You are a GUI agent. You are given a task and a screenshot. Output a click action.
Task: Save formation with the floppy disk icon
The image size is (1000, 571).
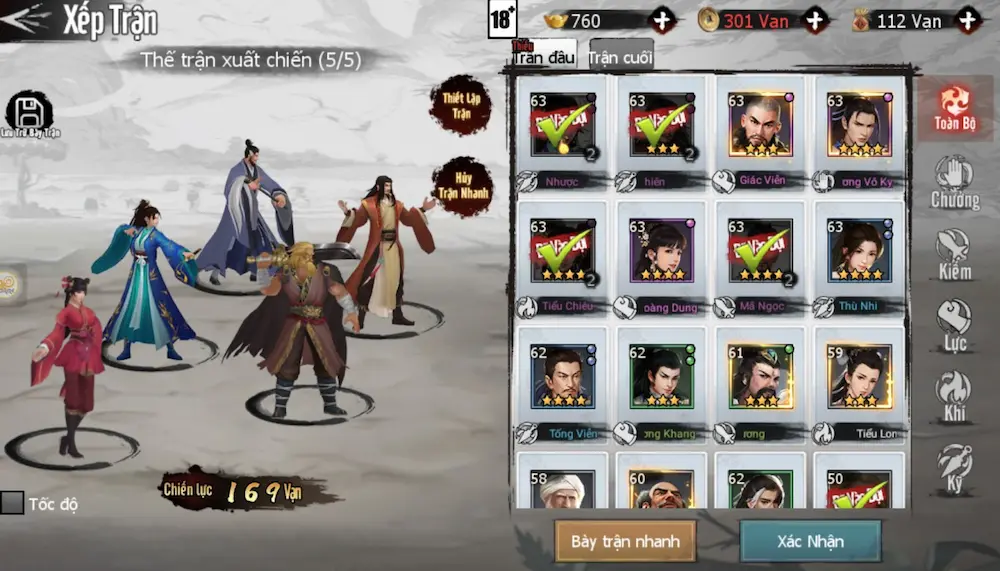click(x=30, y=113)
